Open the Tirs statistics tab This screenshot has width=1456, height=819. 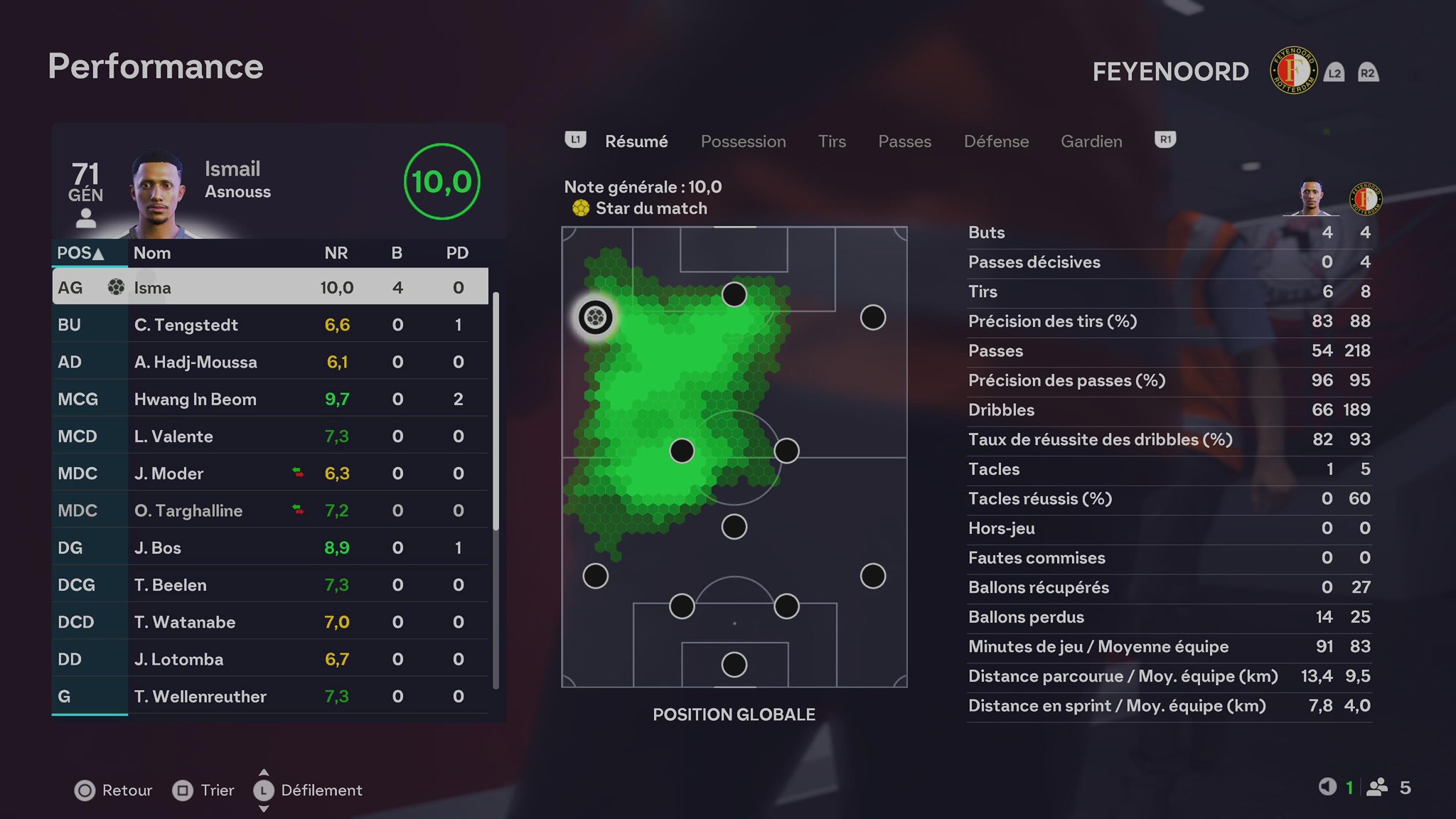click(832, 141)
